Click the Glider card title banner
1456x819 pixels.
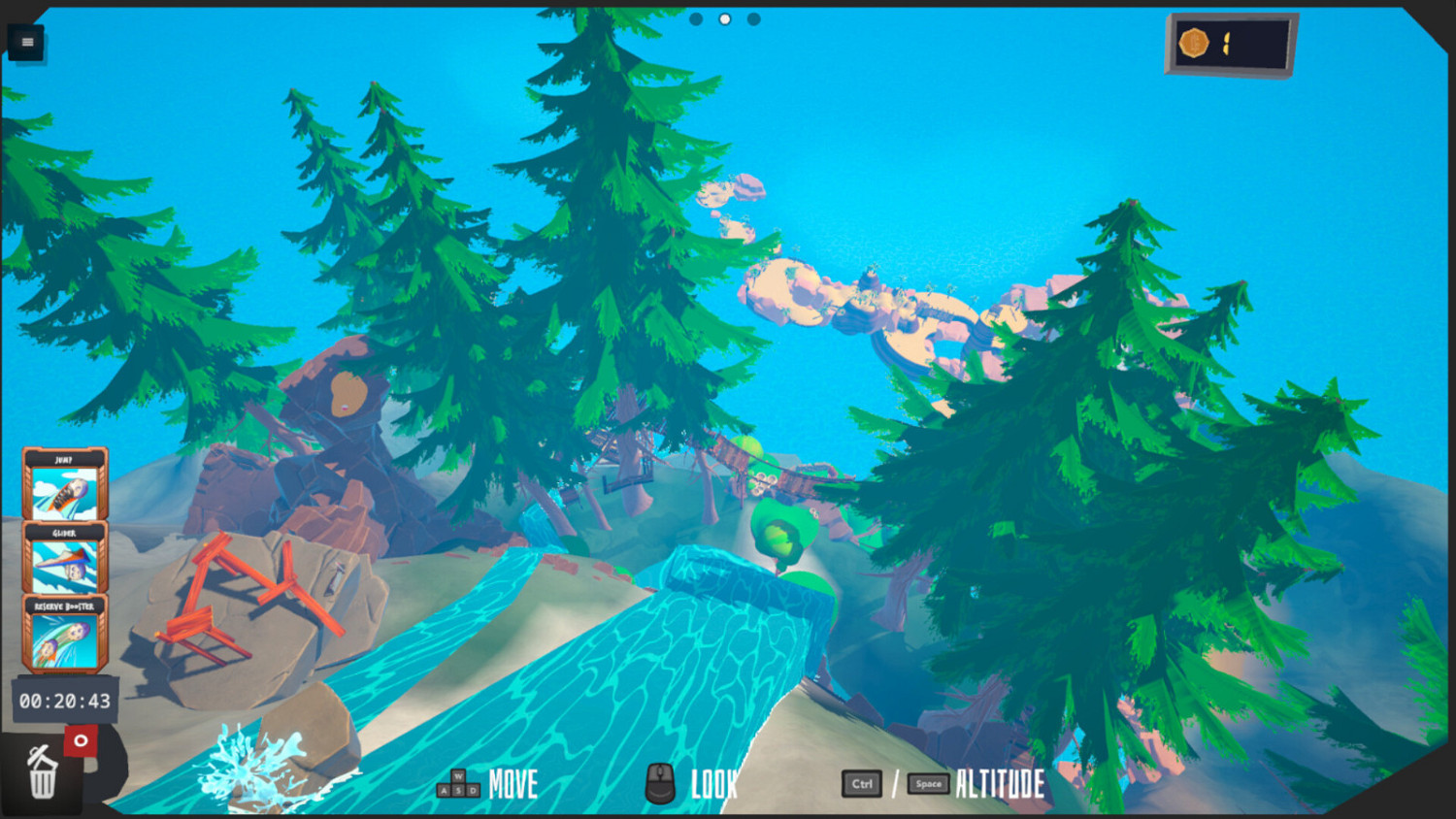click(x=62, y=534)
